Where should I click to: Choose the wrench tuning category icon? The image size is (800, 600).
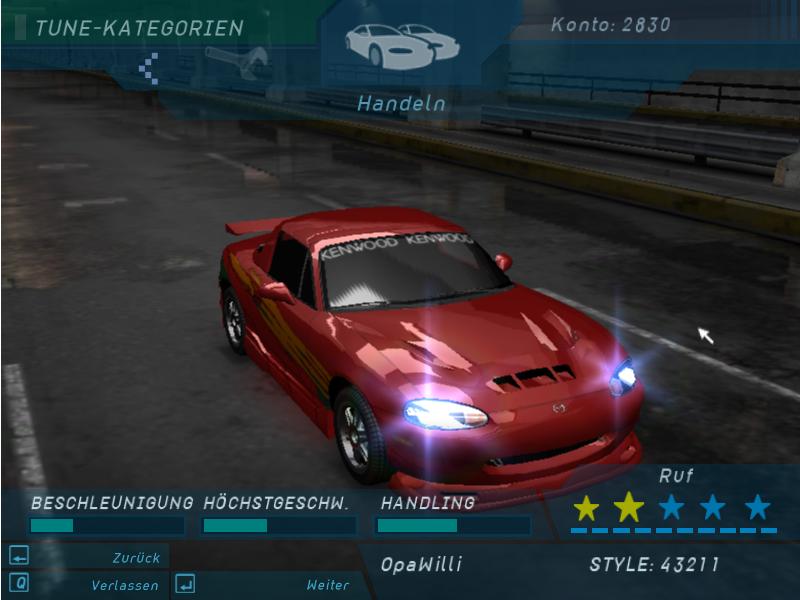[x=236, y=60]
